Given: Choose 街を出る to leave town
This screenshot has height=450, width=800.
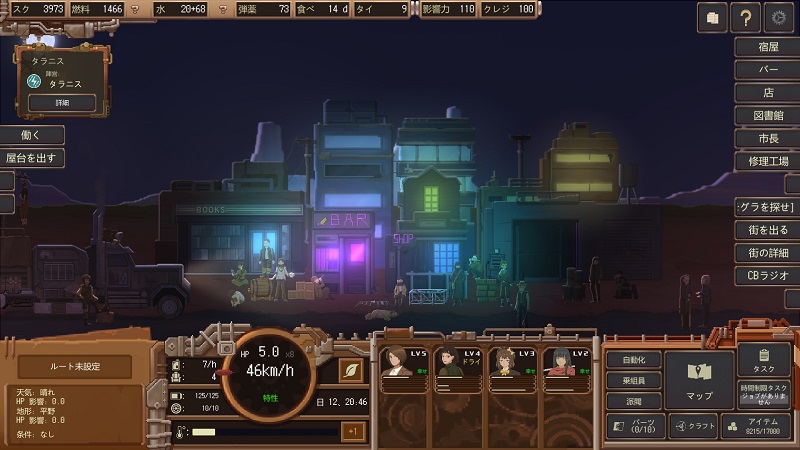Looking at the screenshot, I should pyautogui.click(x=768, y=230).
